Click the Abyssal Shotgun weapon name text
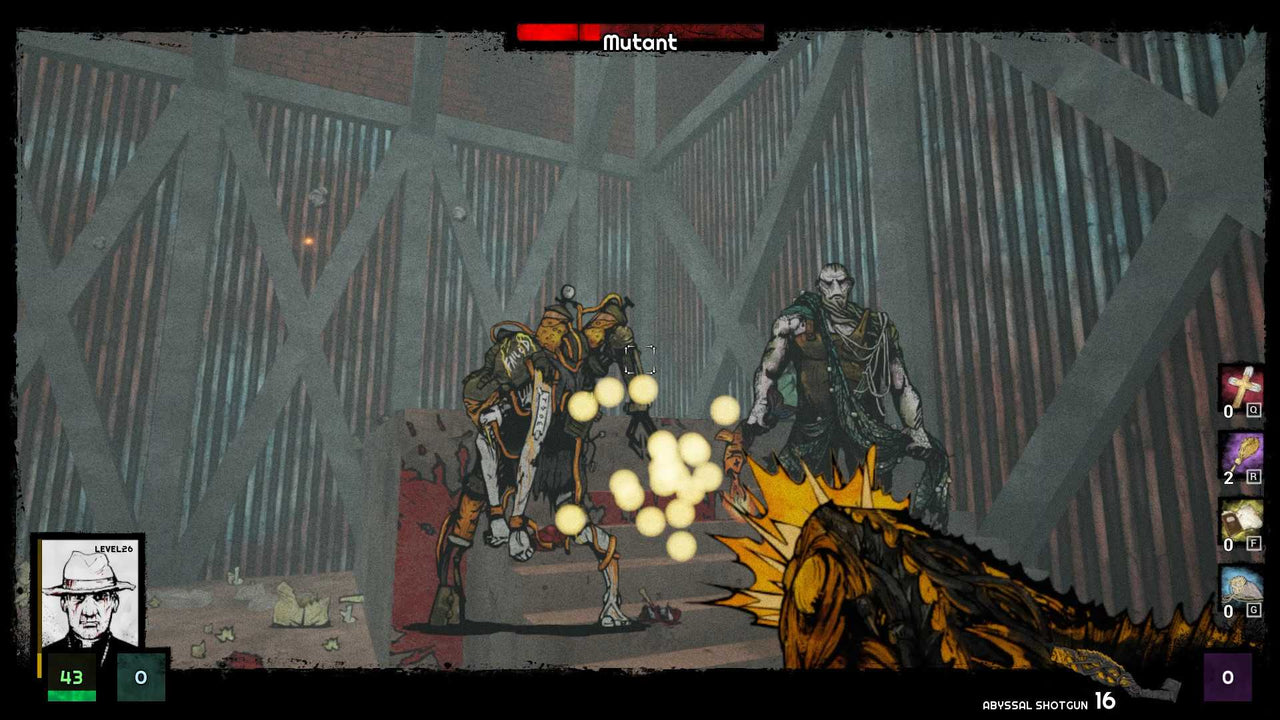The height and width of the screenshot is (720, 1280). click(x=1035, y=705)
